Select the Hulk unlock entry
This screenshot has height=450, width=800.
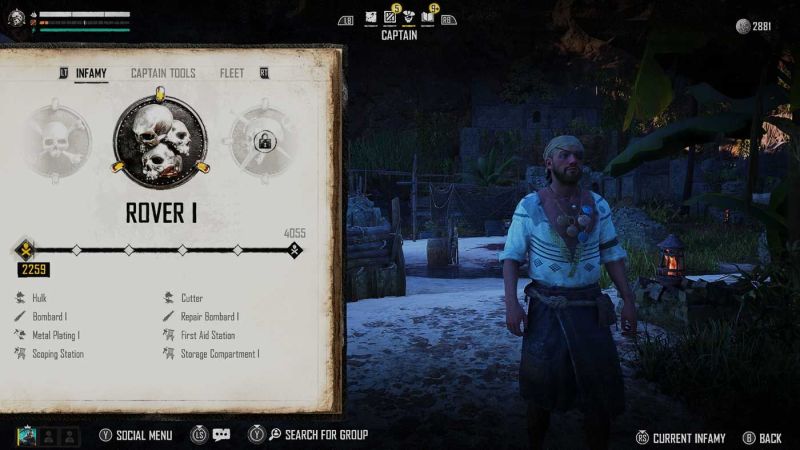click(x=39, y=298)
